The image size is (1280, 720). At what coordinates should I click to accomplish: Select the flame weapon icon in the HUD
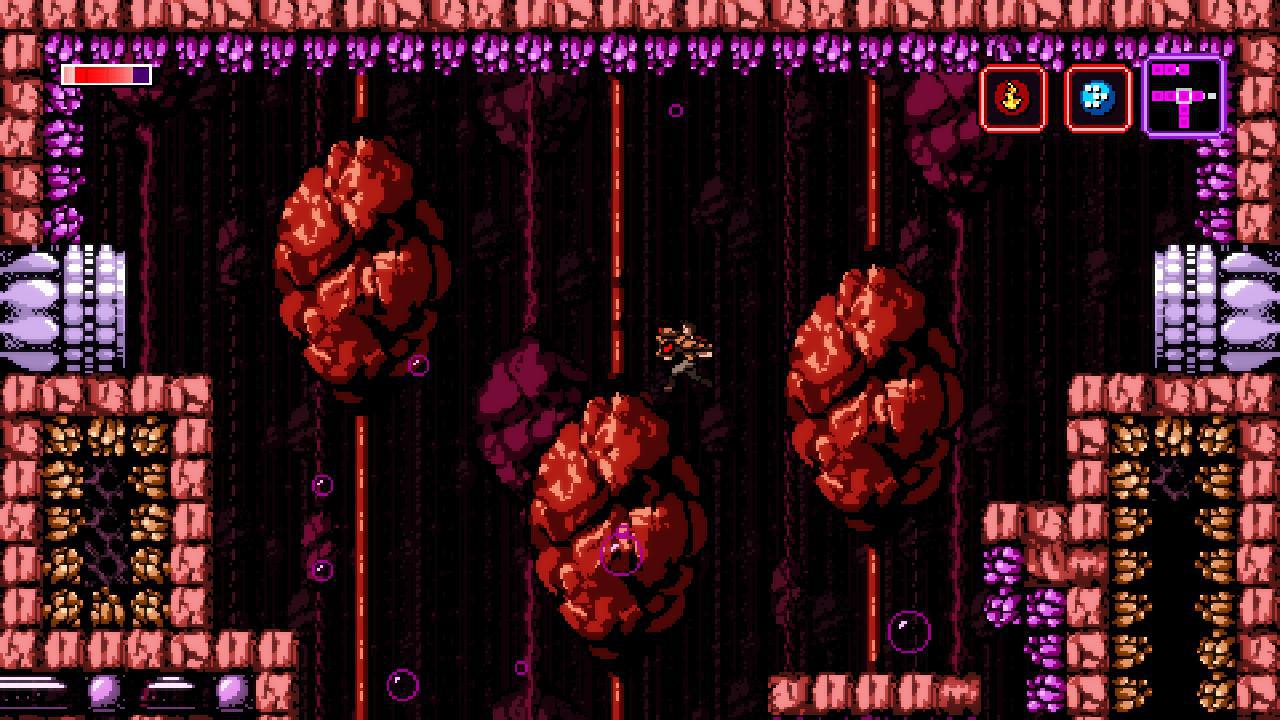[x=1013, y=97]
